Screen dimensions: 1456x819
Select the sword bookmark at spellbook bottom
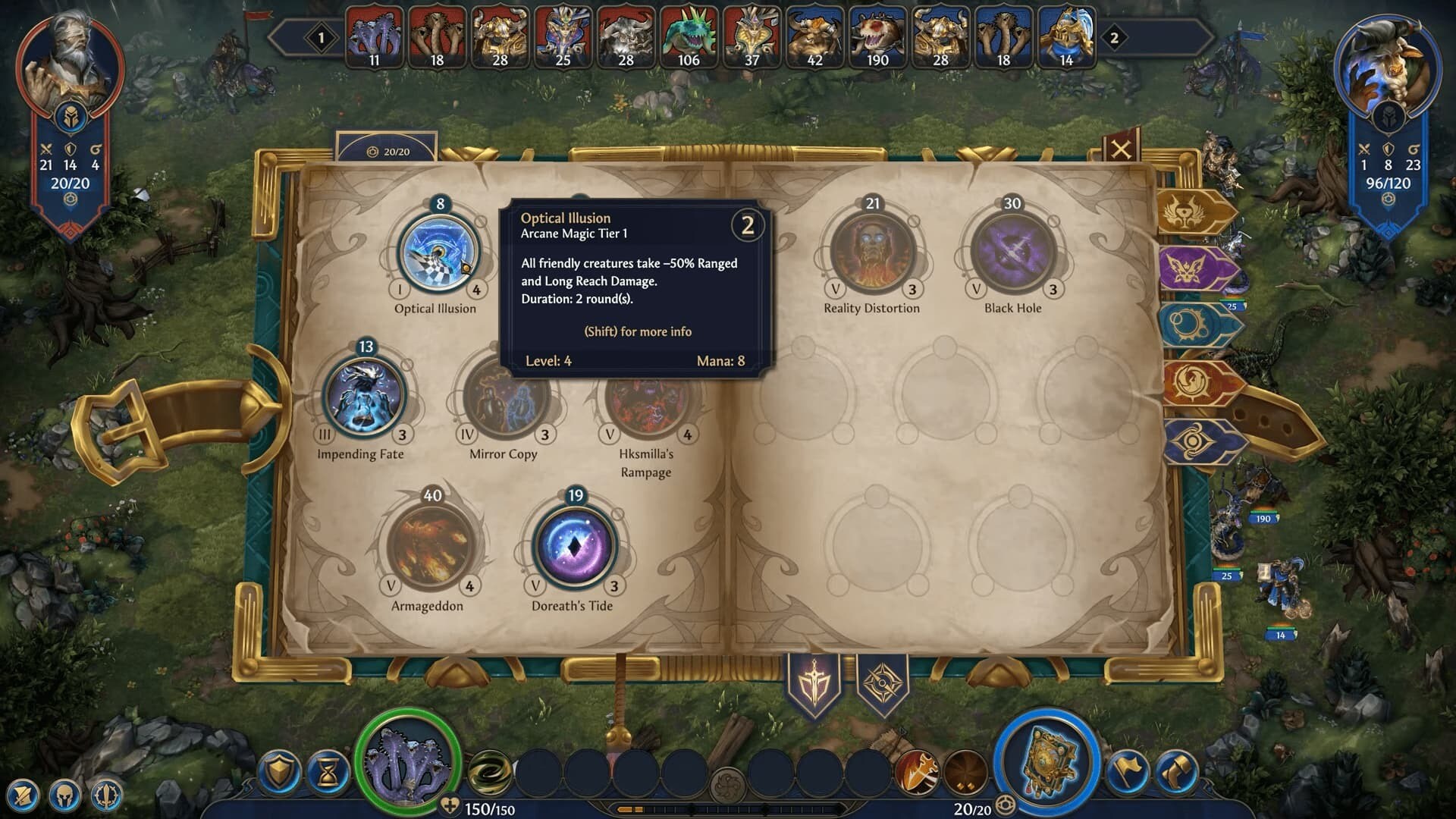[x=814, y=682]
